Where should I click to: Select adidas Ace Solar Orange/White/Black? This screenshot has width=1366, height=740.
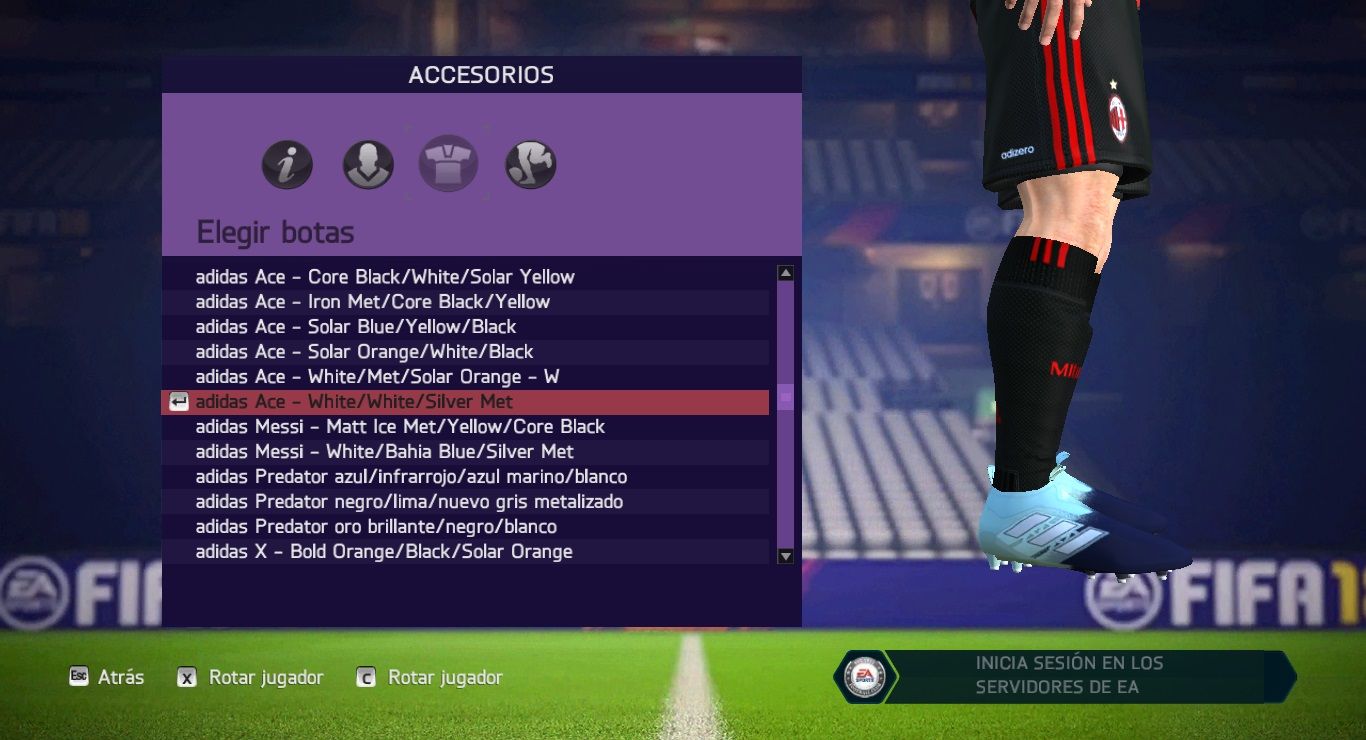click(364, 352)
